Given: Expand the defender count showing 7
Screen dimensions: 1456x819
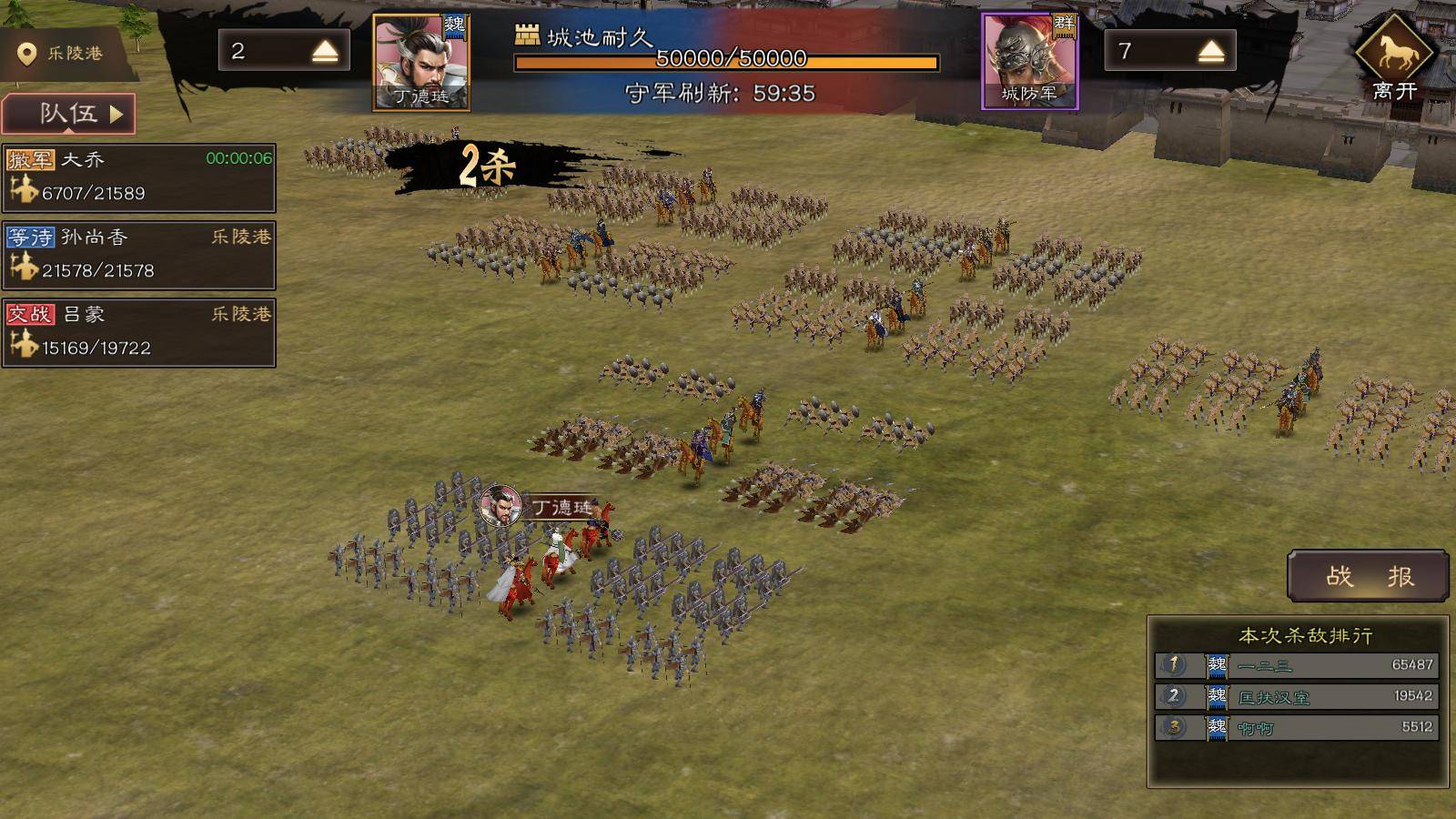Looking at the screenshot, I should (1210, 52).
